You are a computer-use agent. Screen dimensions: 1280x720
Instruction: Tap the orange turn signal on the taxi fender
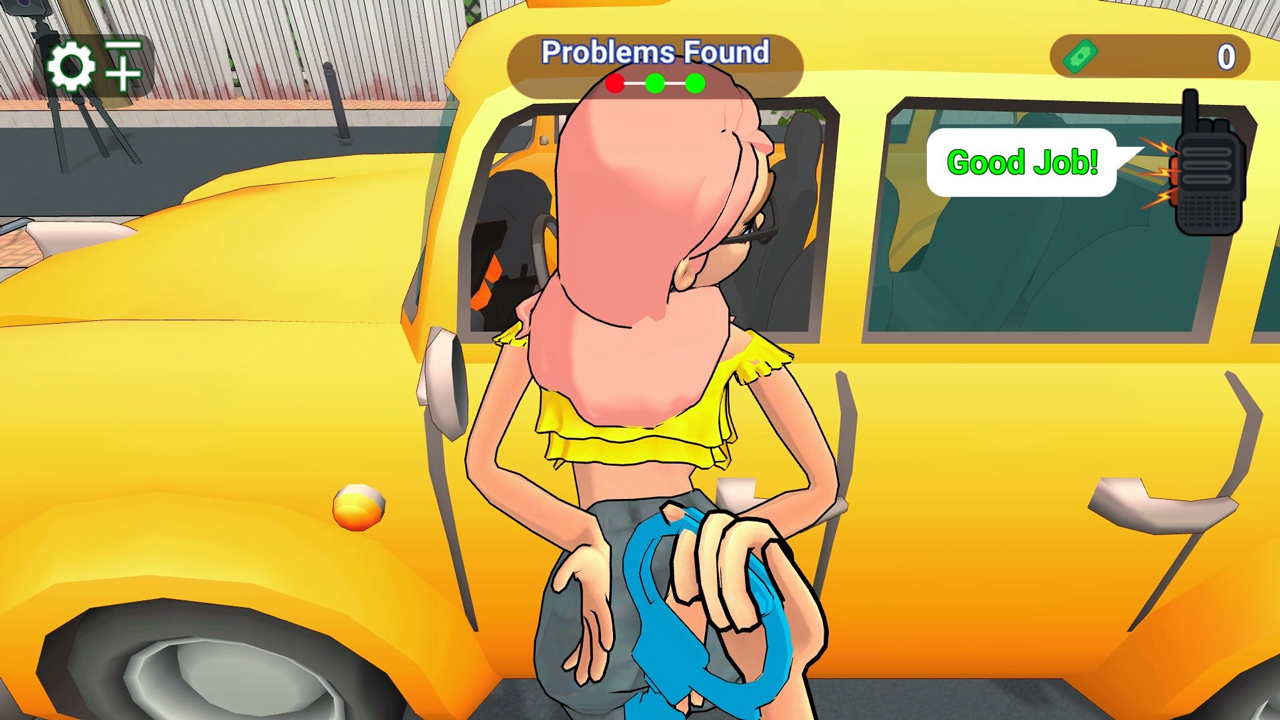pos(357,510)
